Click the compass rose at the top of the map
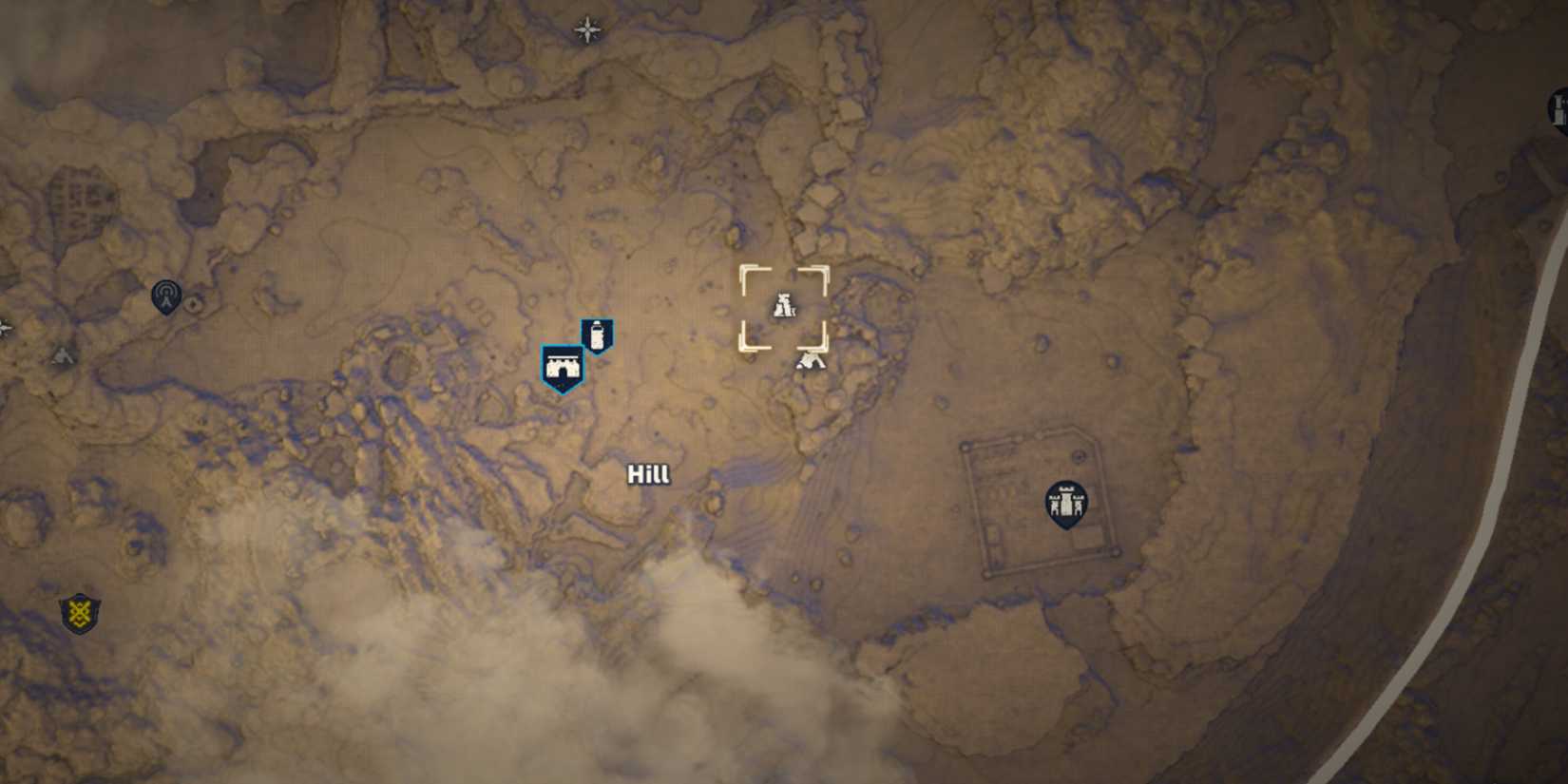The width and height of the screenshot is (1568, 784). coord(586,29)
